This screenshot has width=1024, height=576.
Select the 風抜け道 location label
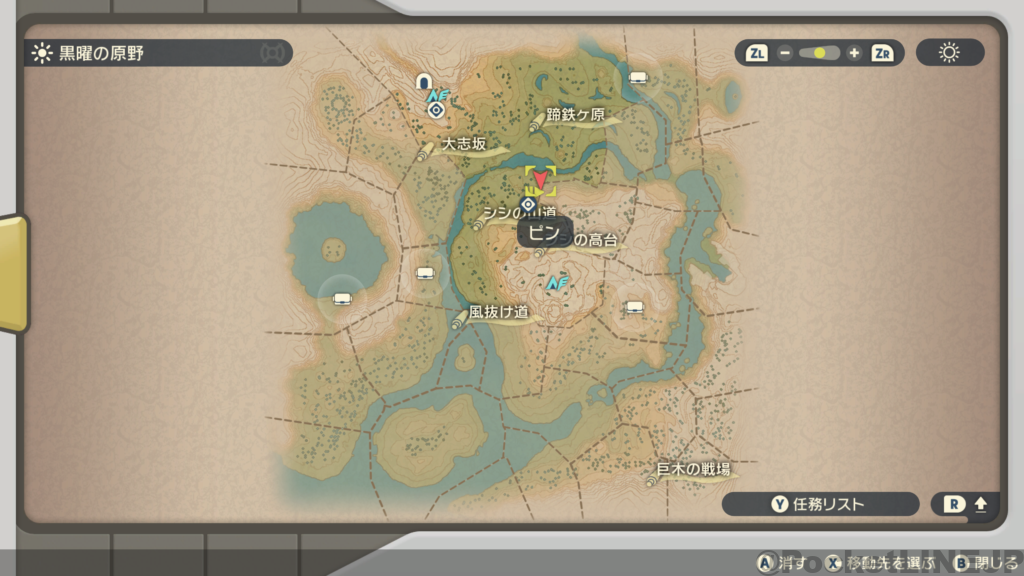click(497, 312)
